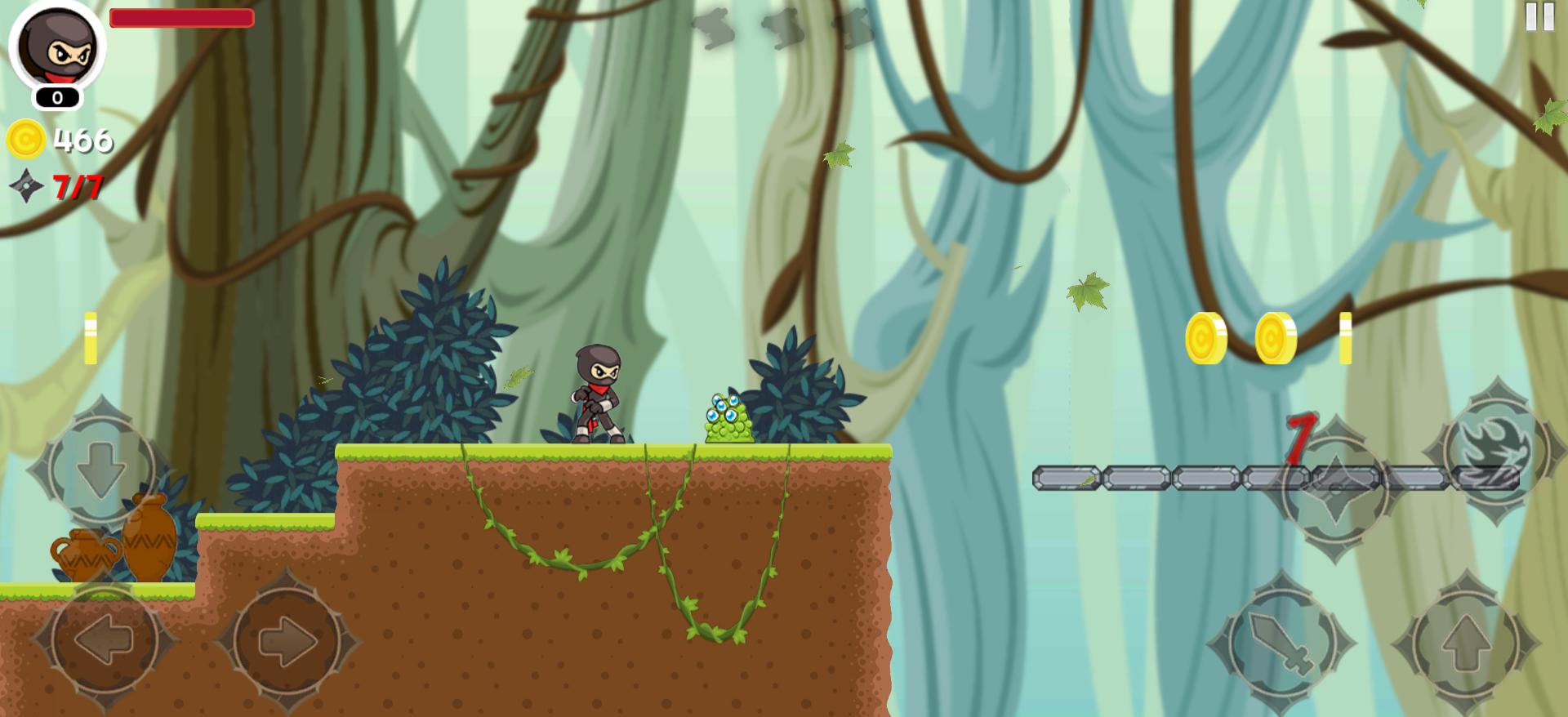Image resolution: width=1568 pixels, height=717 pixels.
Task: Tap the move right arrow button
Action: [287, 639]
